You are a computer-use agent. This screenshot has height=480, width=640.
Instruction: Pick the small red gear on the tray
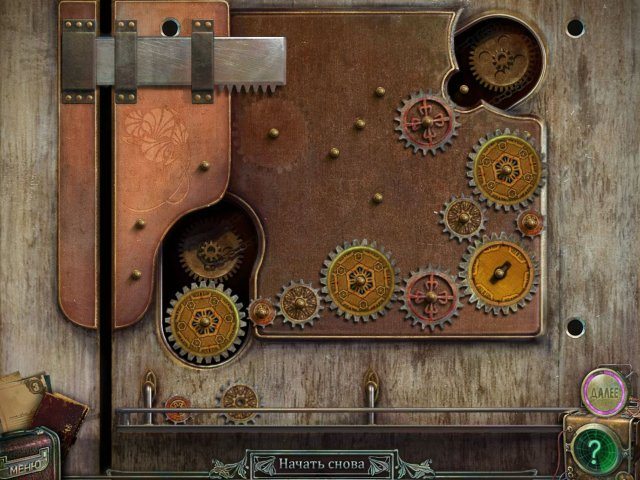[x=177, y=406]
